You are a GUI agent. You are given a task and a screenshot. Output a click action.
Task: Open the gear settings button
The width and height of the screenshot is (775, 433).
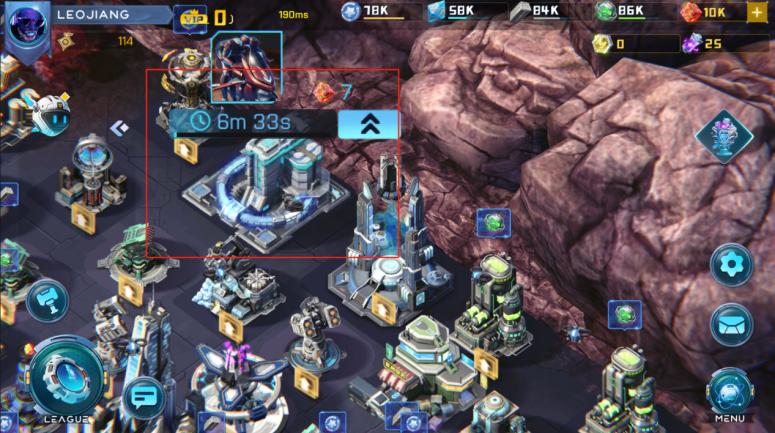point(731,266)
